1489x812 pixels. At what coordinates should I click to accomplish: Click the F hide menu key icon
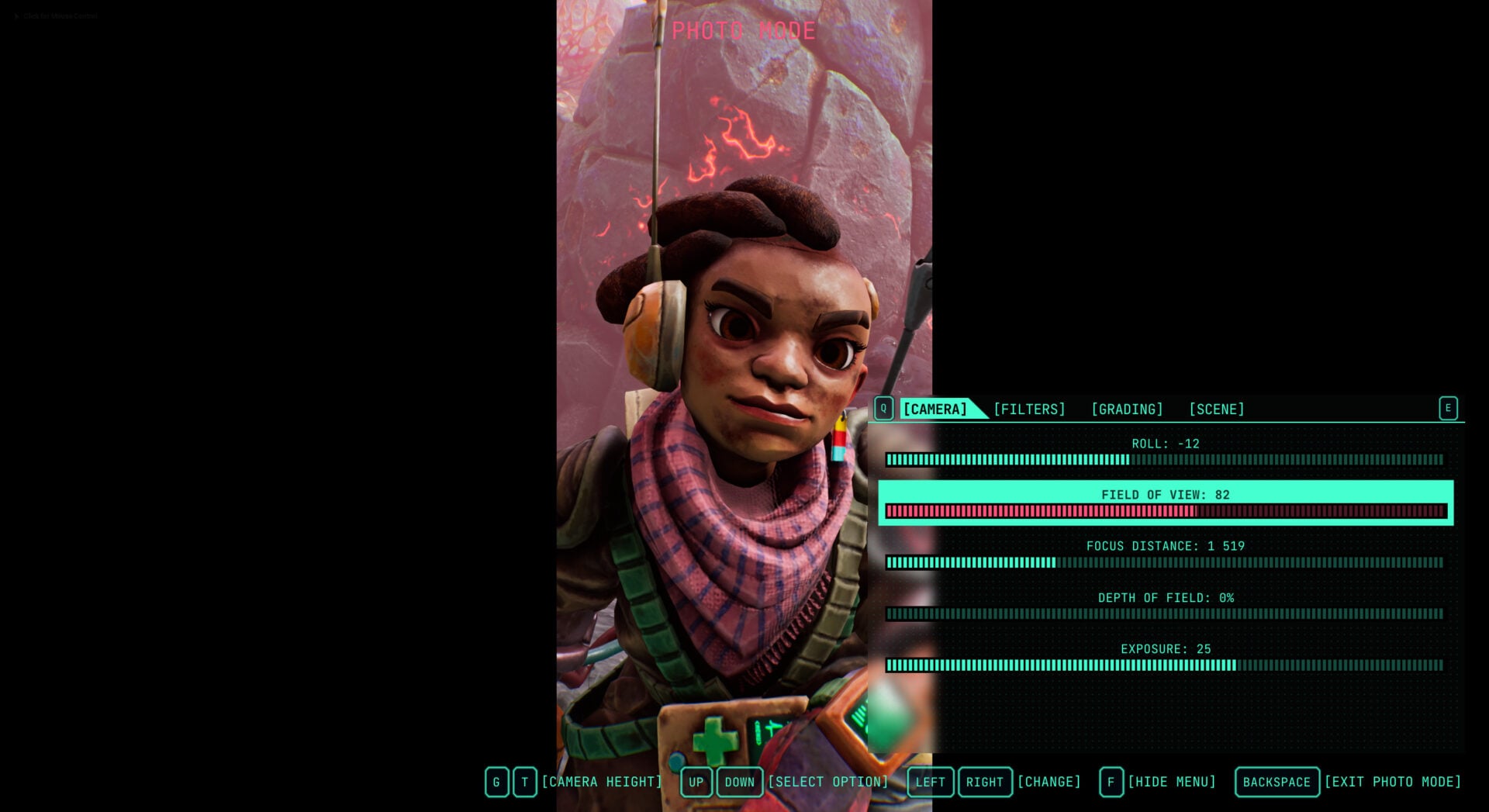point(1111,782)
